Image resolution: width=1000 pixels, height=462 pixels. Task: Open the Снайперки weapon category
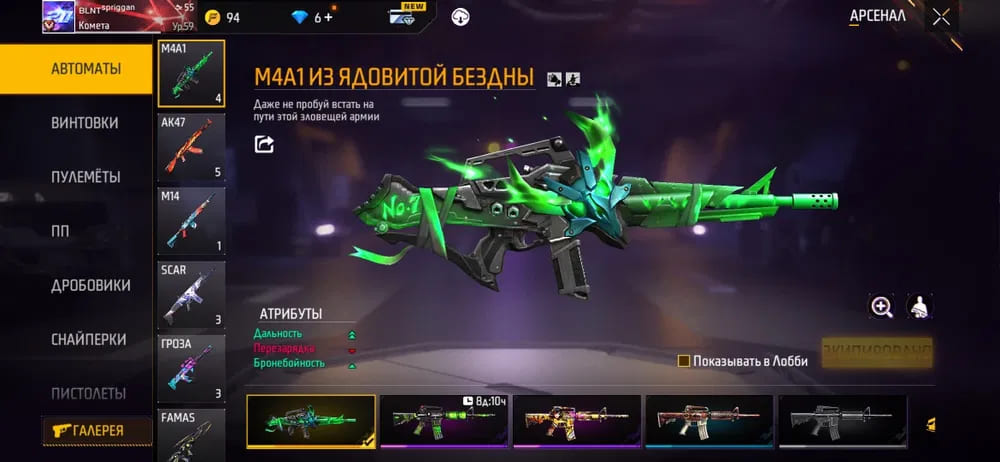(87, 339)
